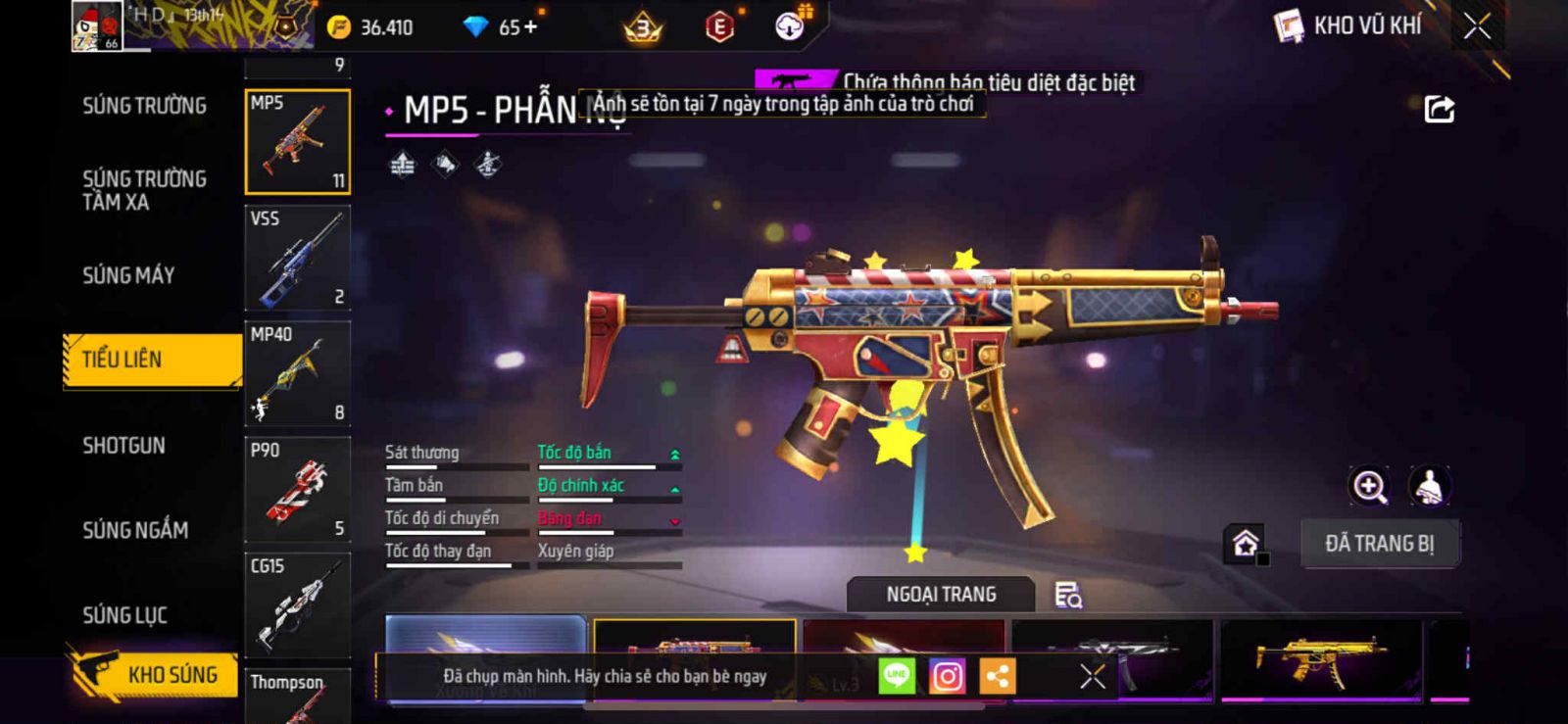This screenshot has width=1568, height=724.
Task: Pick the VSS weapon tile
Action: coord(297,258)
